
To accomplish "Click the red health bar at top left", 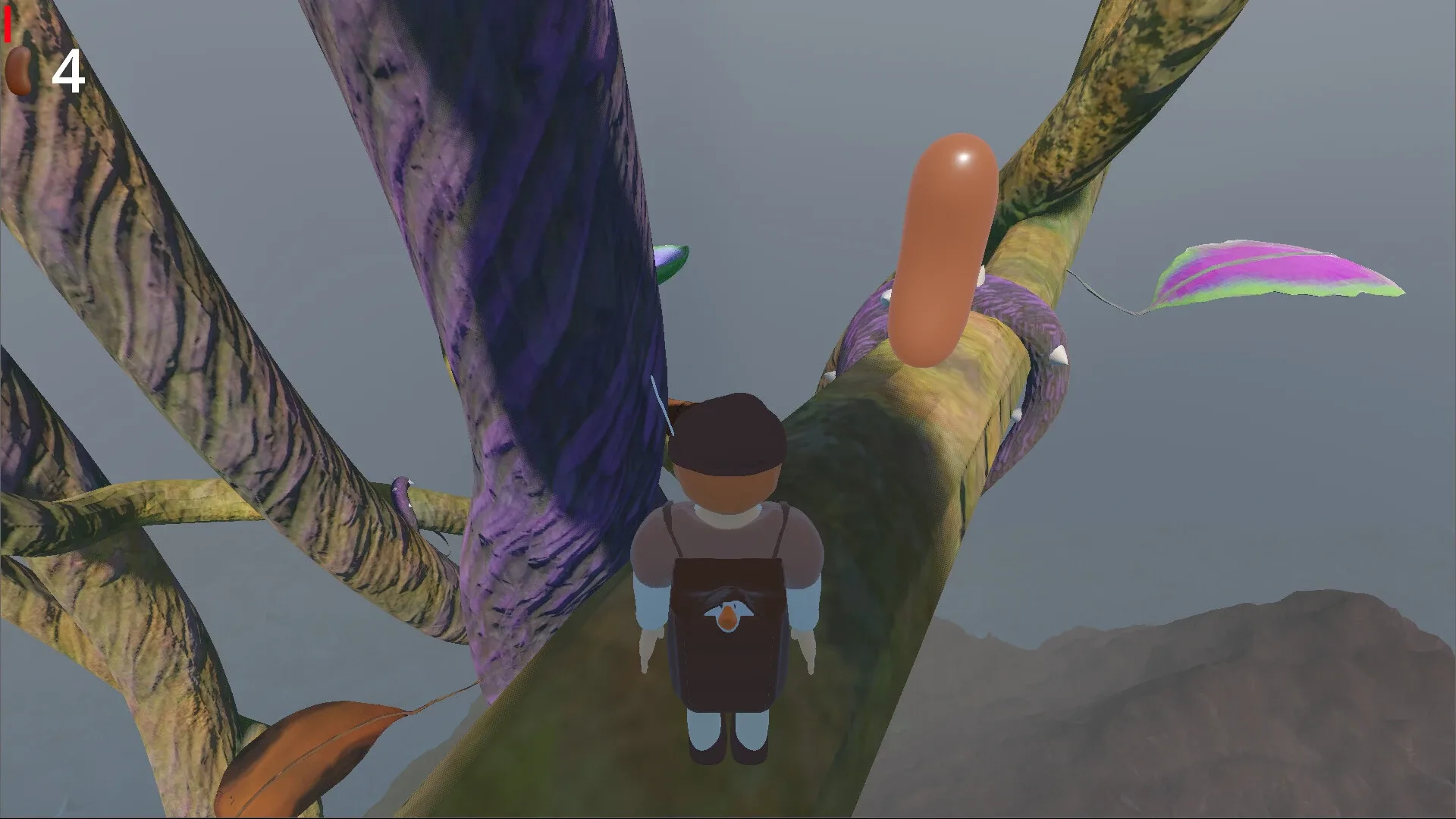I will pos(7,23).
